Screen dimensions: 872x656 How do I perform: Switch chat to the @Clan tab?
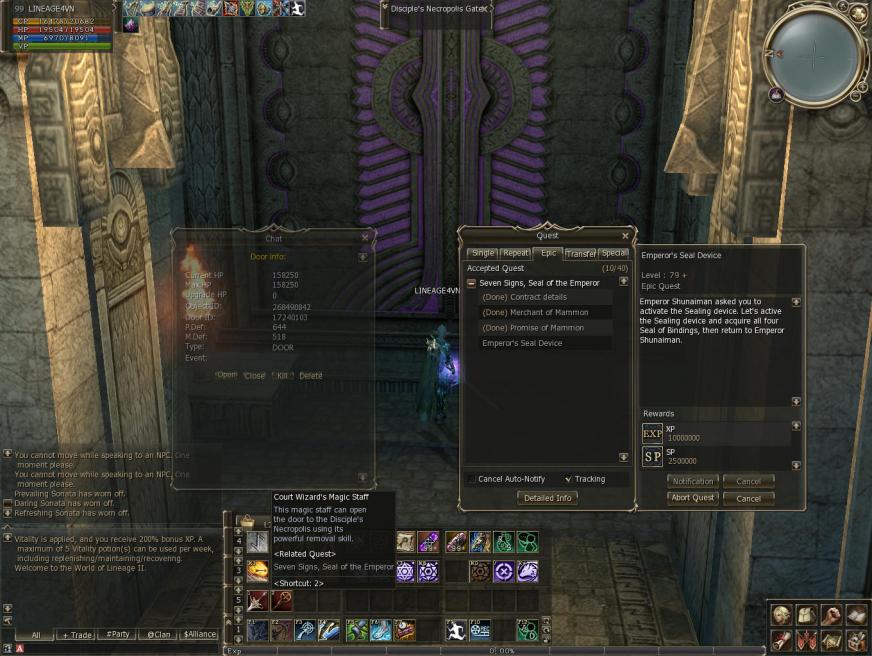(x=160, y=635)
